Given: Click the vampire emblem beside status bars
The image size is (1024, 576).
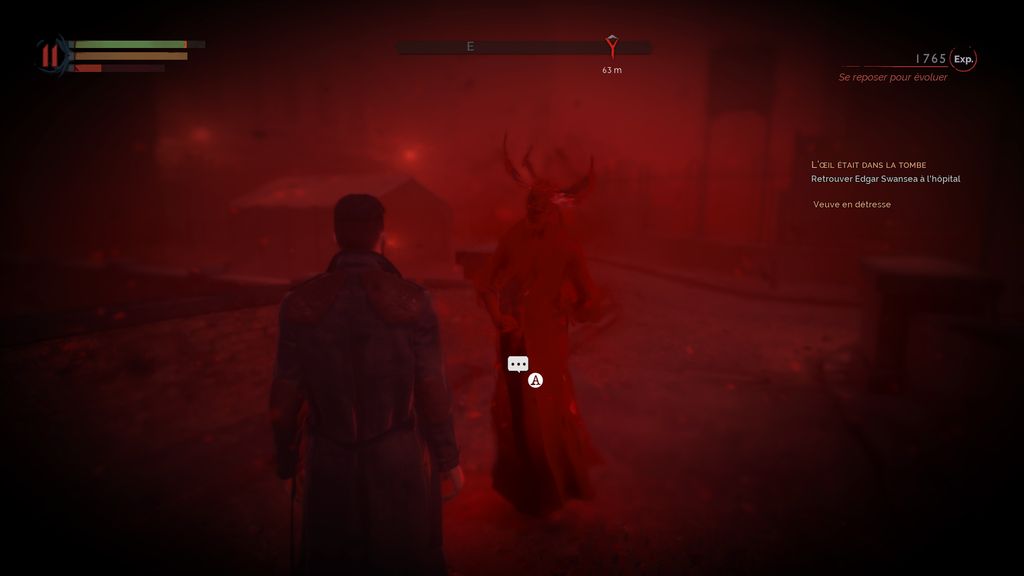Looking at the screenshot, I should click(50, 55).
